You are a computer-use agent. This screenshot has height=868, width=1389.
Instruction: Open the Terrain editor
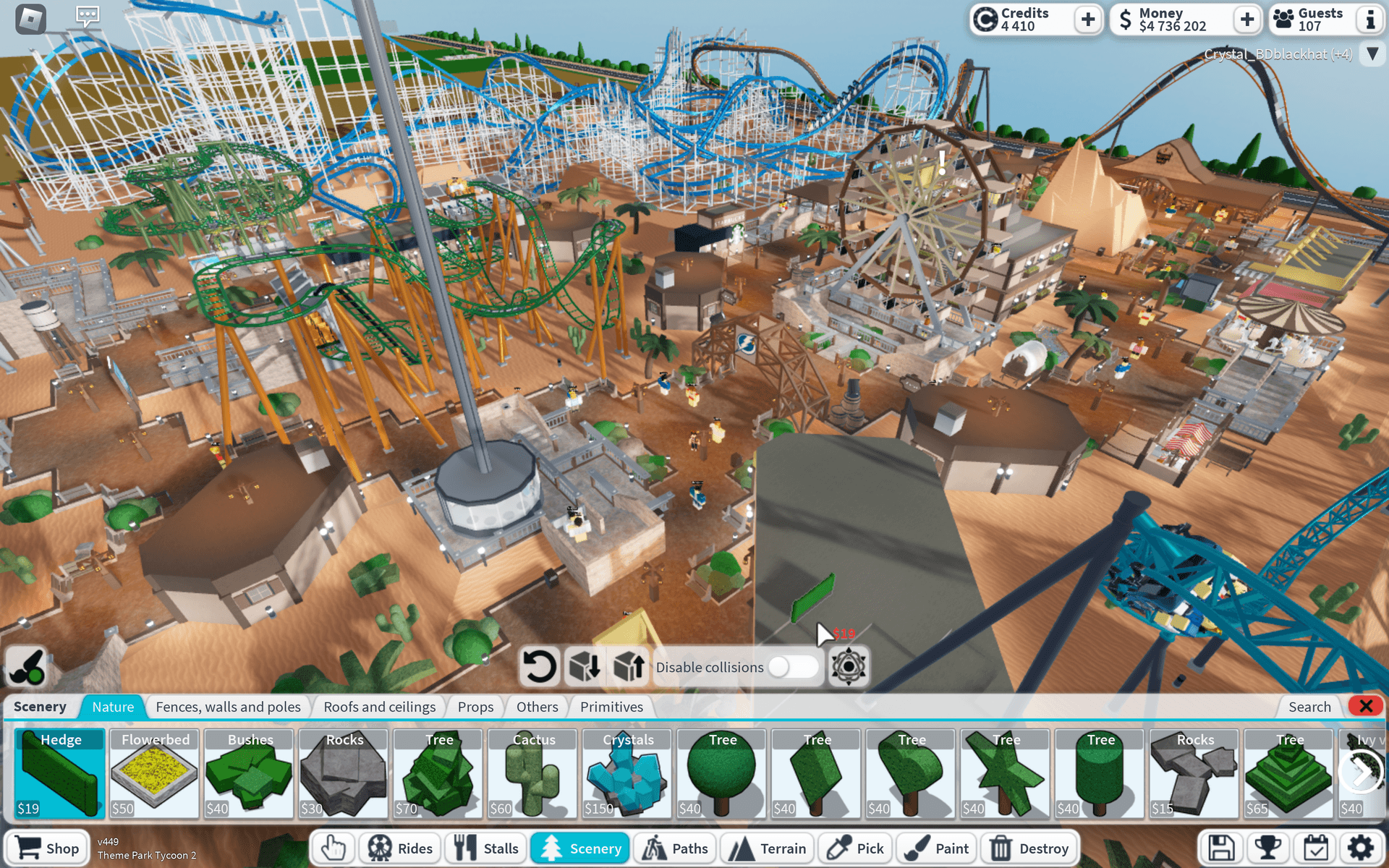click(x=767, y=848)
